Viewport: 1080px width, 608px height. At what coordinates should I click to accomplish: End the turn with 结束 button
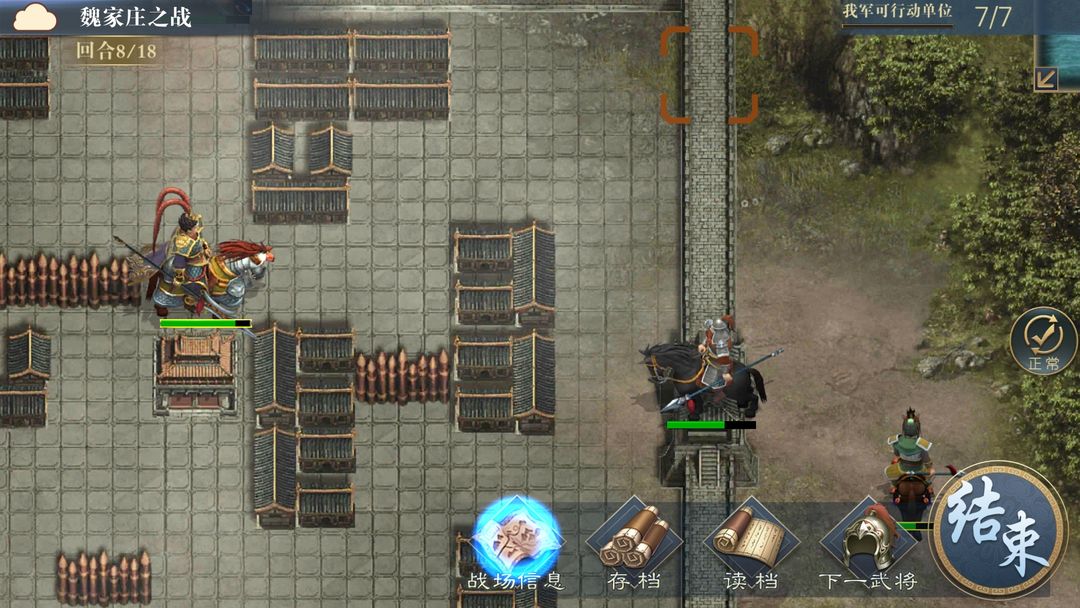[997, 530]
